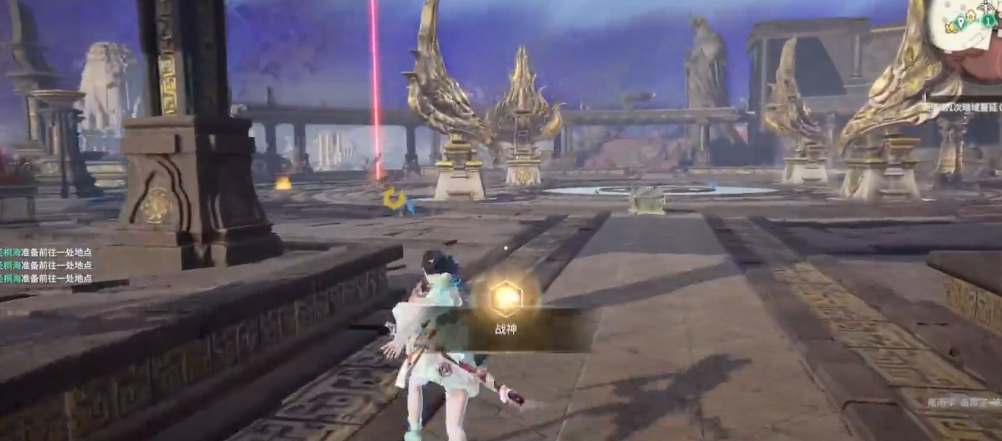Click the green number 1 minimap marker
The height and width of the screenshot is (441, 1002).
pos(988,20)
